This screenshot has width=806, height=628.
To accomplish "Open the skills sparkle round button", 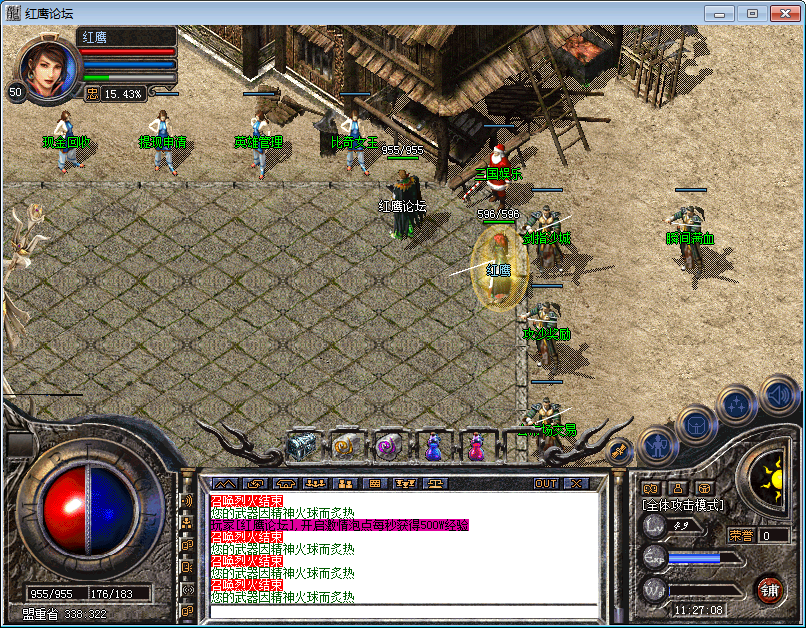I will 736,405.
